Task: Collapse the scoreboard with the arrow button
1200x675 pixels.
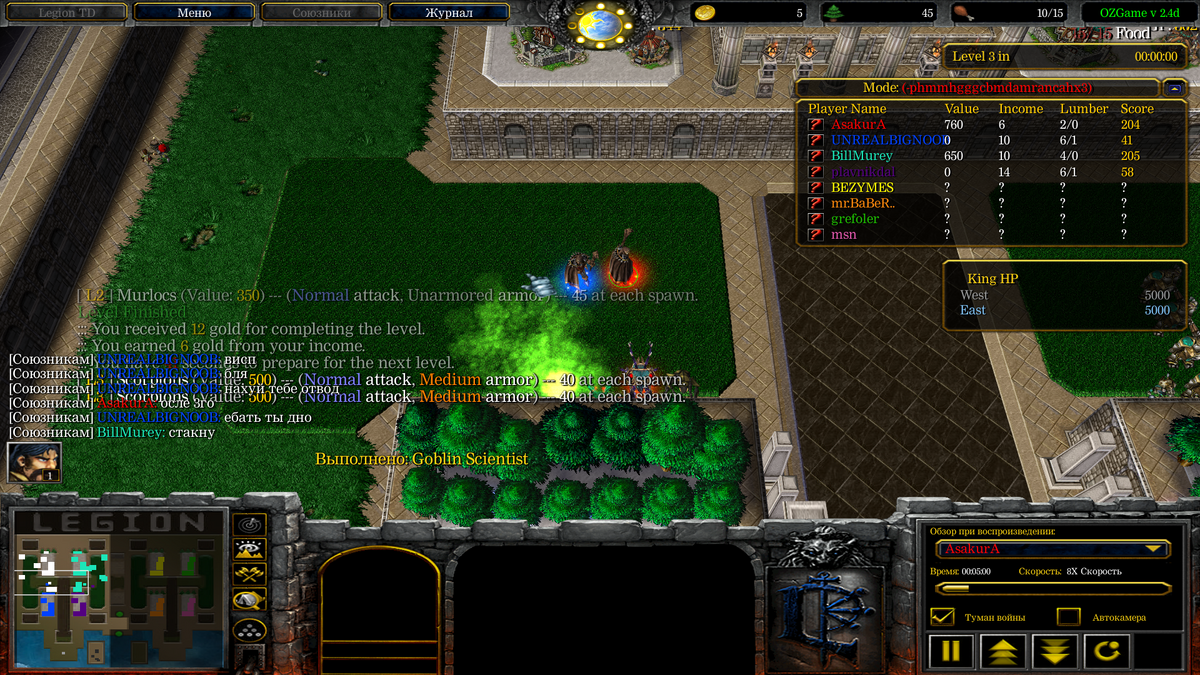Action: coord(1174,88)
